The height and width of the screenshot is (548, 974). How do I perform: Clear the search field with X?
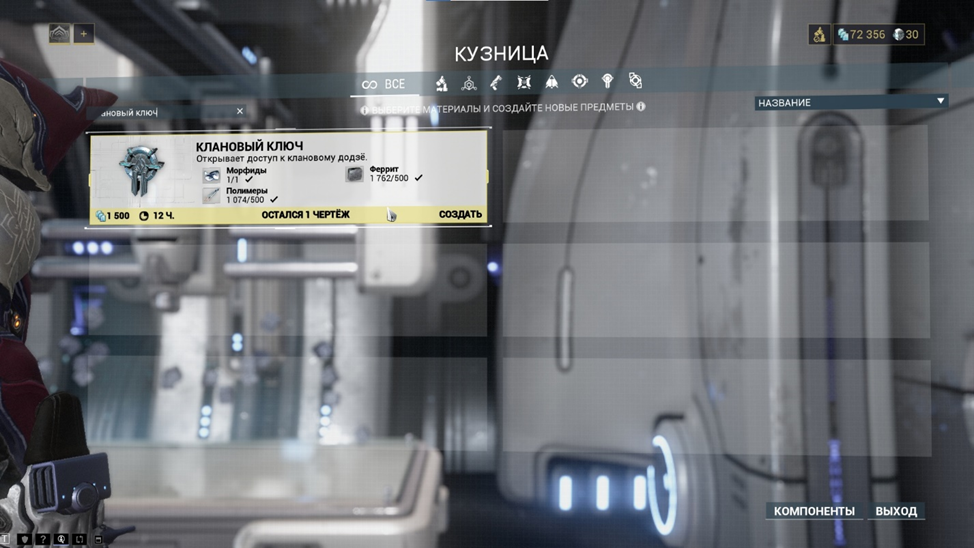pos(240,112)
